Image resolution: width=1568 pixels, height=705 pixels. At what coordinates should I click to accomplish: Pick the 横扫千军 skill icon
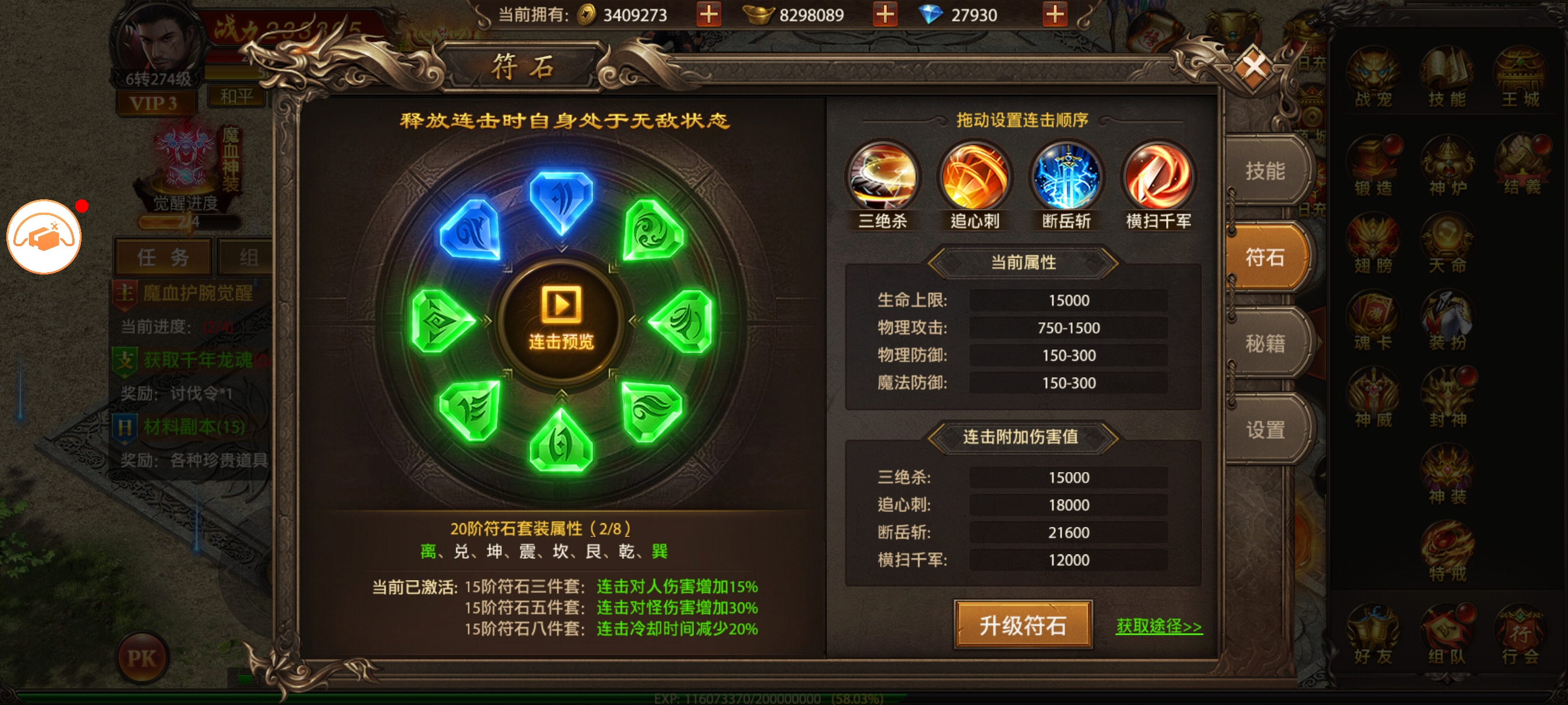pos(1158,177)
